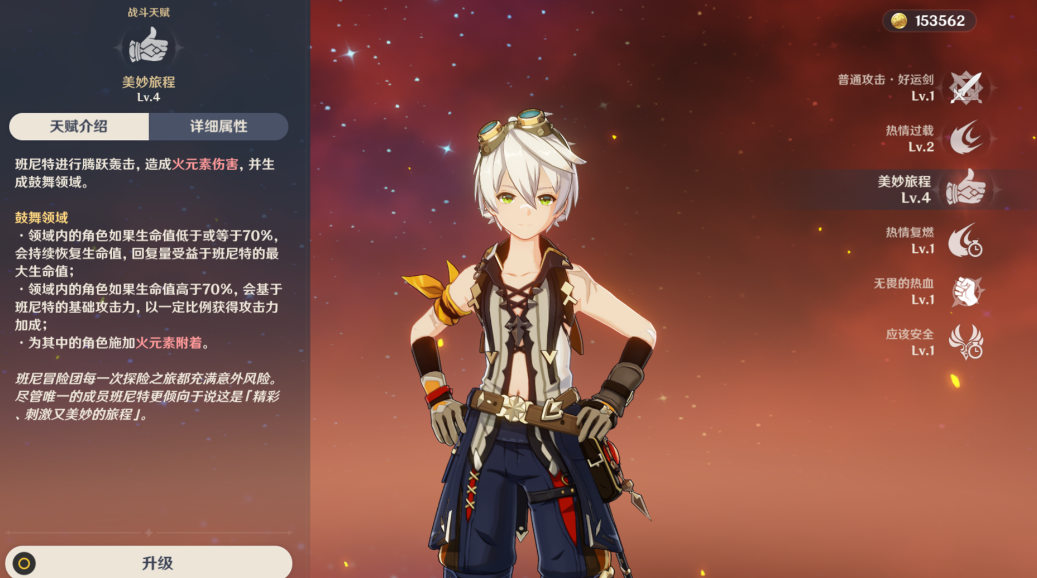
Task: Click the 升级 level-up button
Action: [157, 563]
